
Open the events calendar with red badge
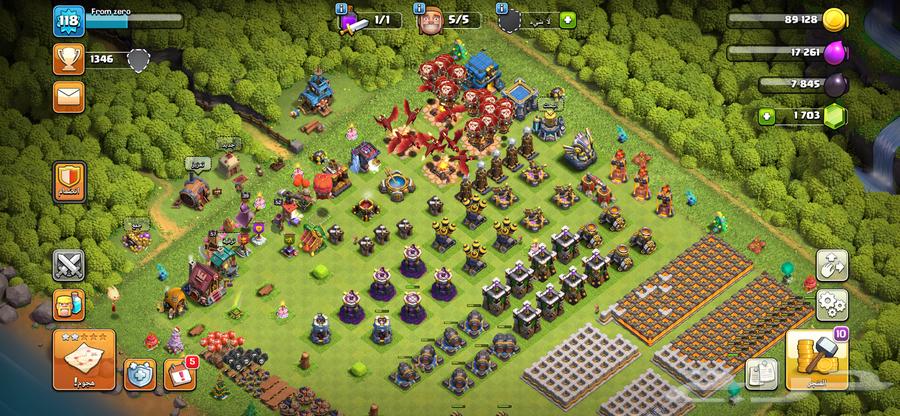click(x=176, y=373)
